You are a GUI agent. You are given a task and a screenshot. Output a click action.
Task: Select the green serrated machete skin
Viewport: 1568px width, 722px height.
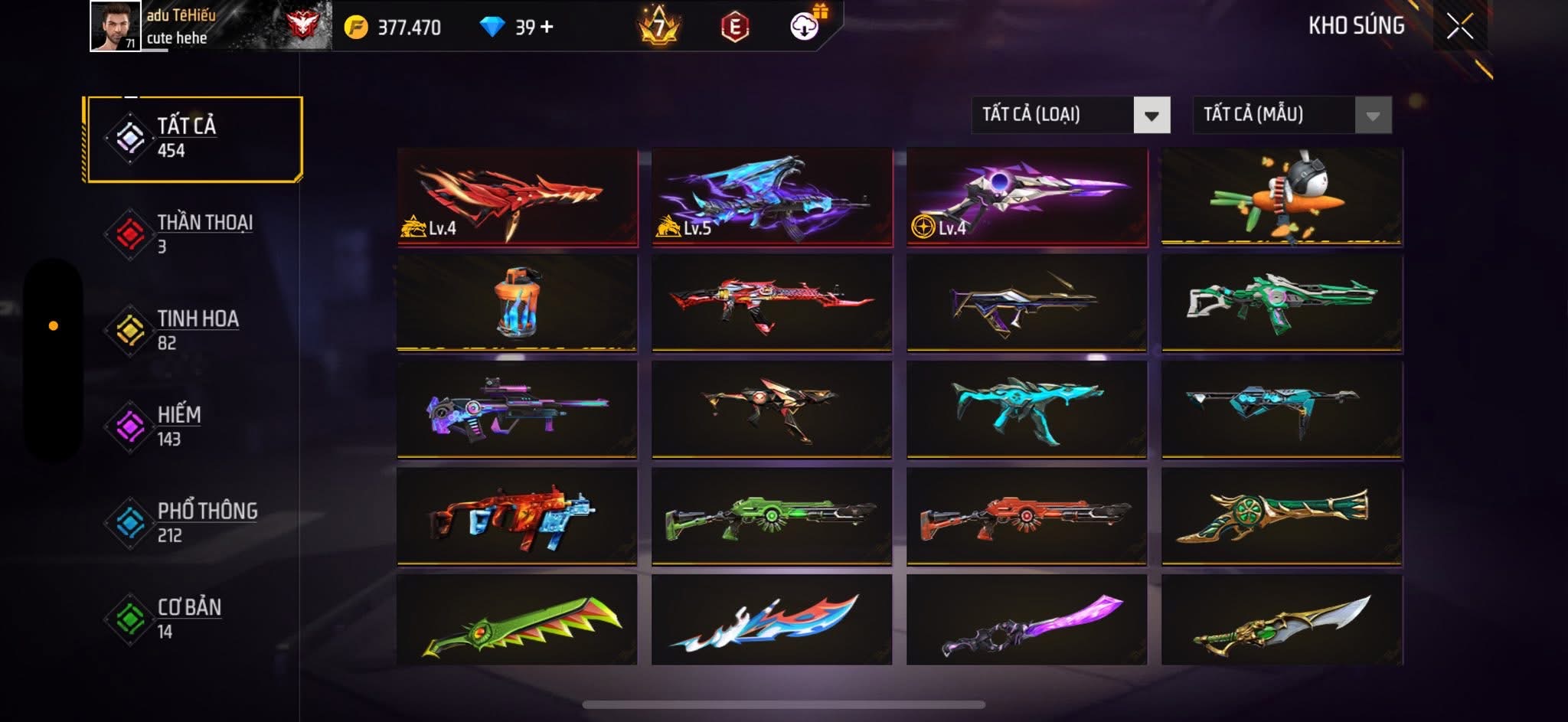click(517, 621)
